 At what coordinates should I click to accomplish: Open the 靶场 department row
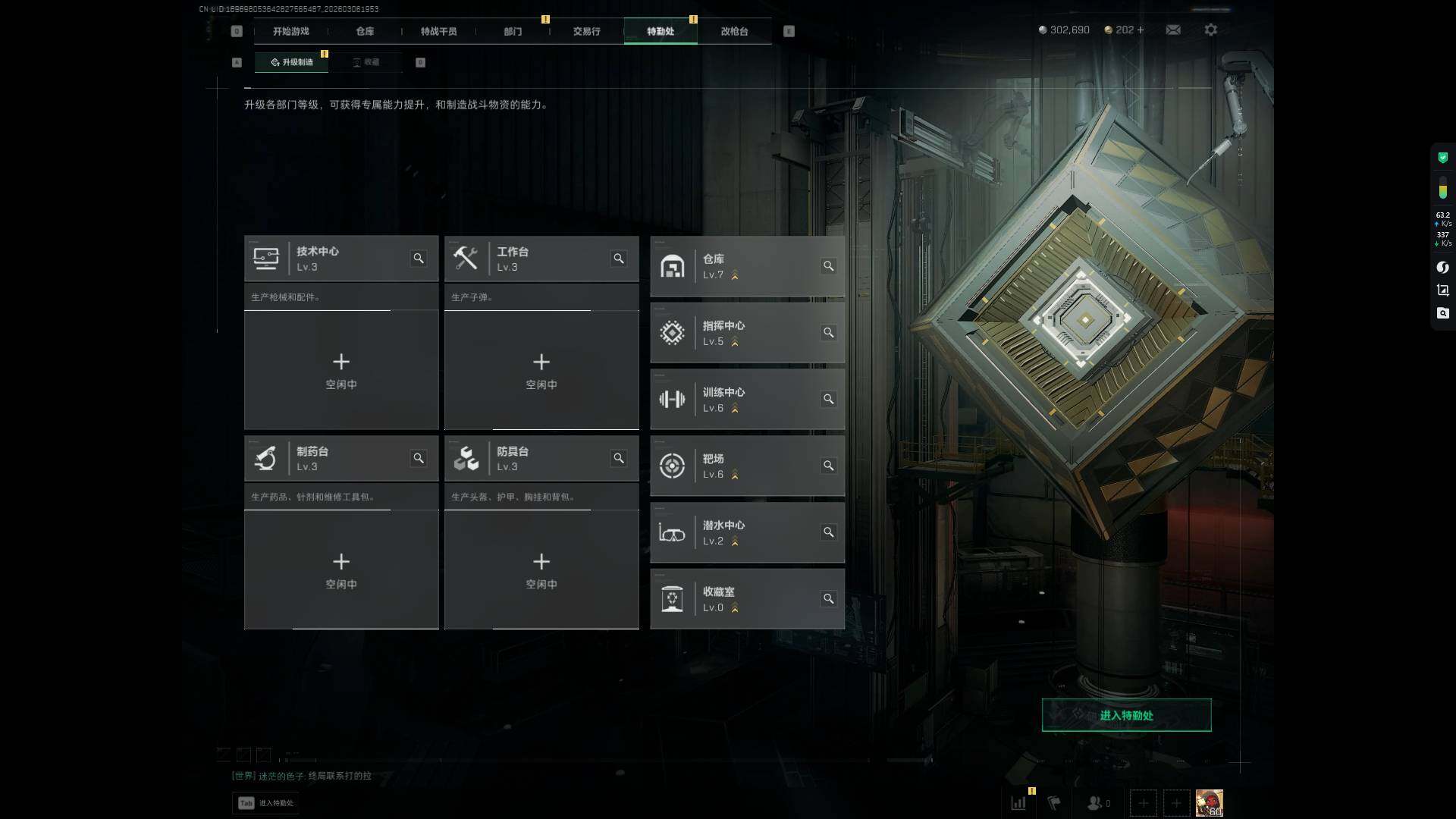tap(747, 466)
